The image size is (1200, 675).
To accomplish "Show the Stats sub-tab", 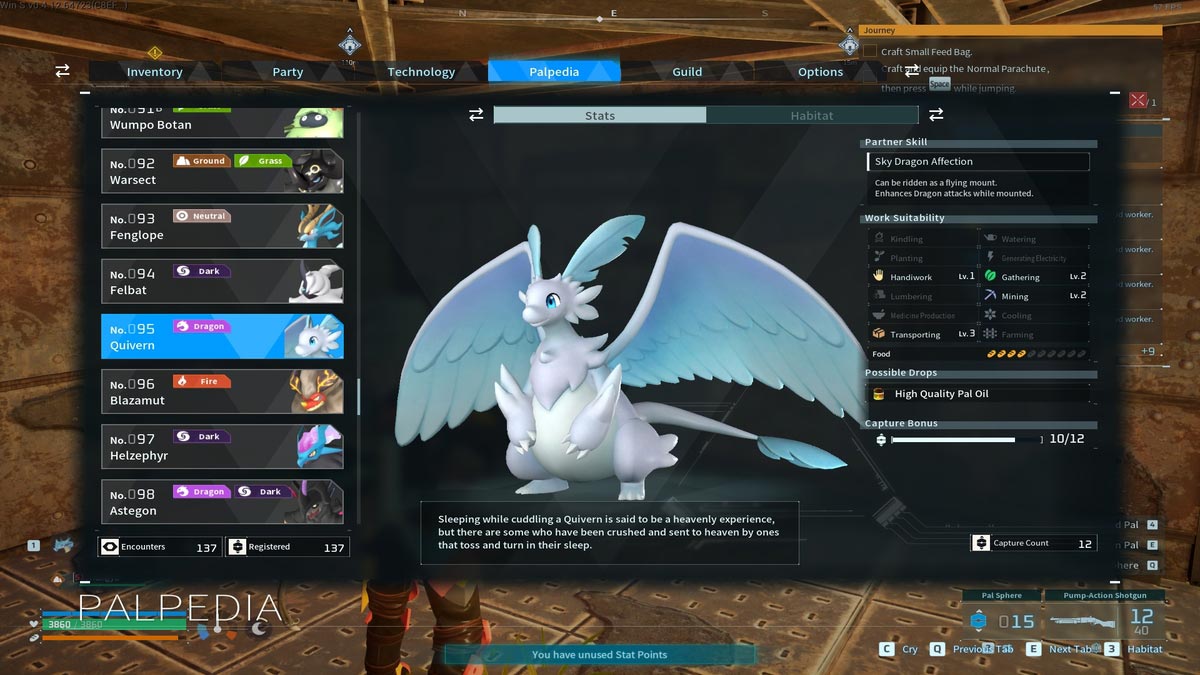I will coord(600,116).
